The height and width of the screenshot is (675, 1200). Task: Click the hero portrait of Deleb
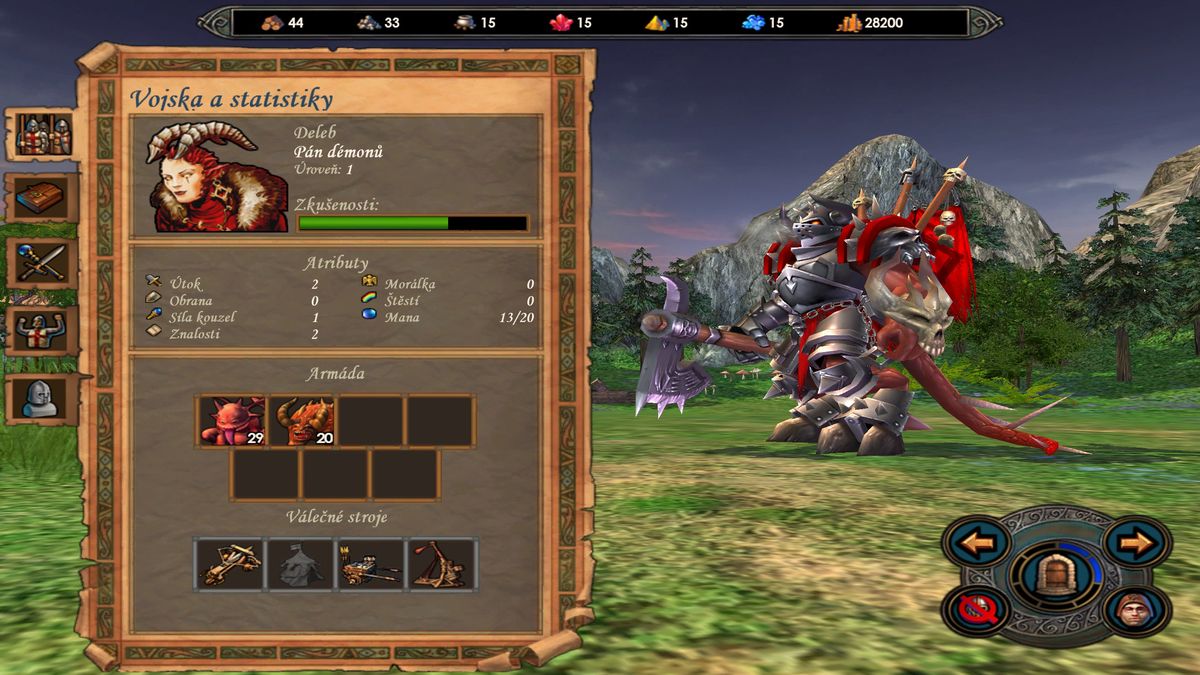pyautogui.click(x=209, y=177)
